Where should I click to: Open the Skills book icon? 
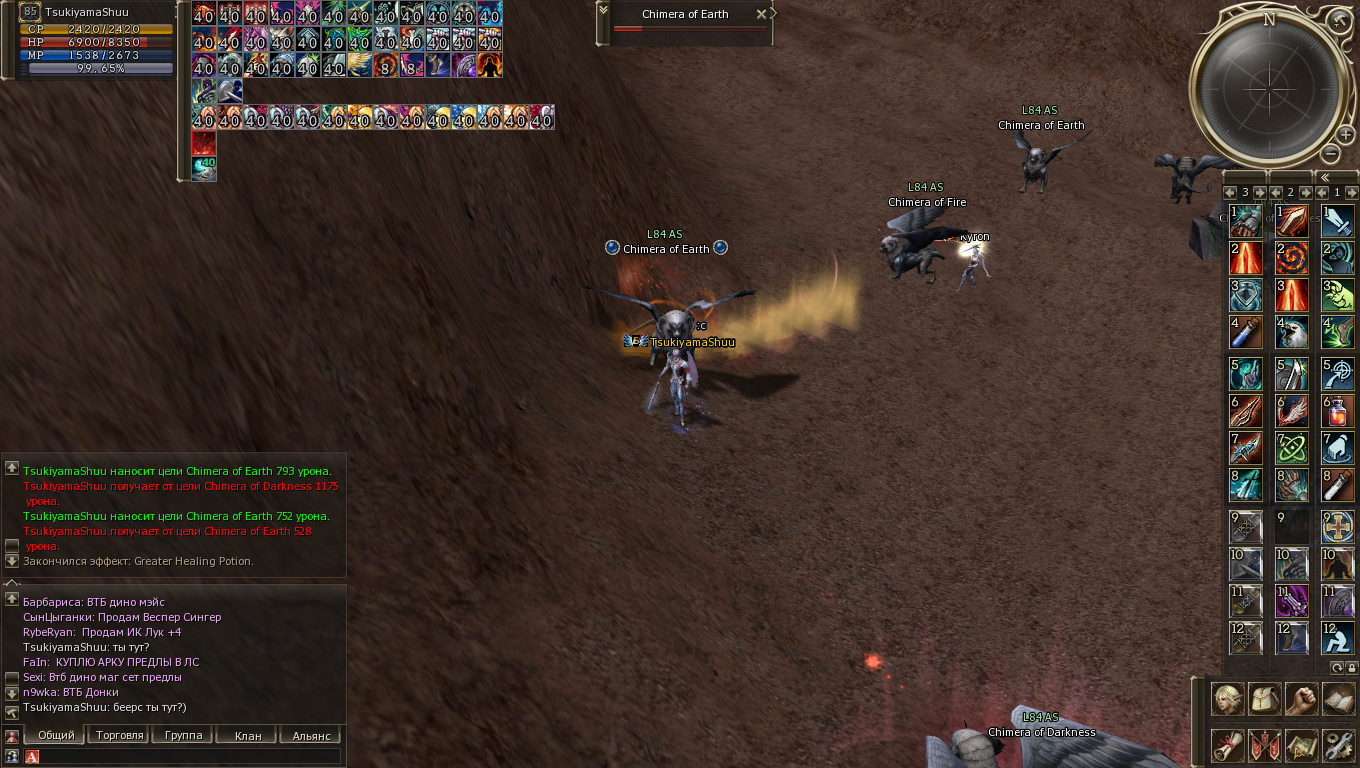1338,698
